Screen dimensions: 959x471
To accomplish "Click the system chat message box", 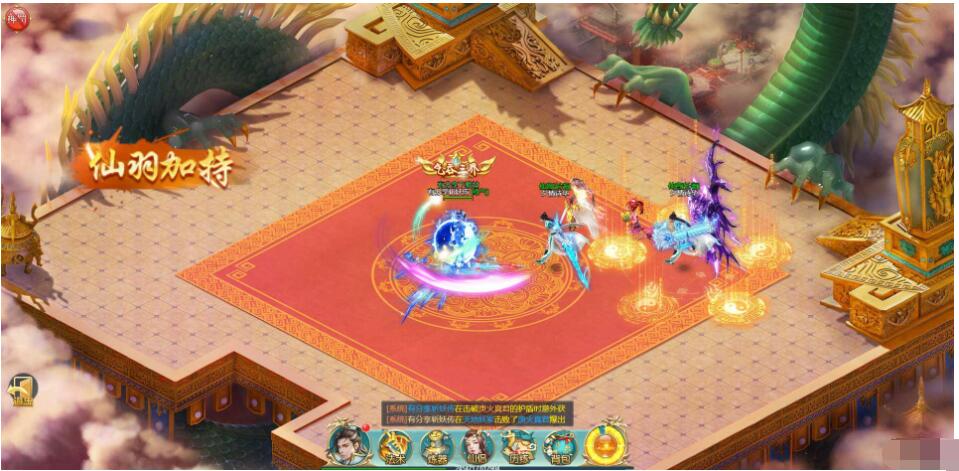I will pos(478,412).
